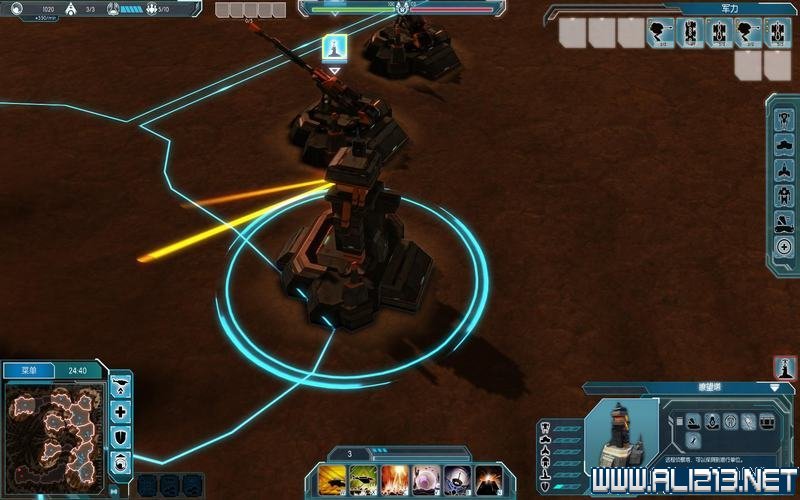This screenshot has width=800, height=500.
Task: Select the floating tower marker above the turret
Action: click(x=334, y=47)
